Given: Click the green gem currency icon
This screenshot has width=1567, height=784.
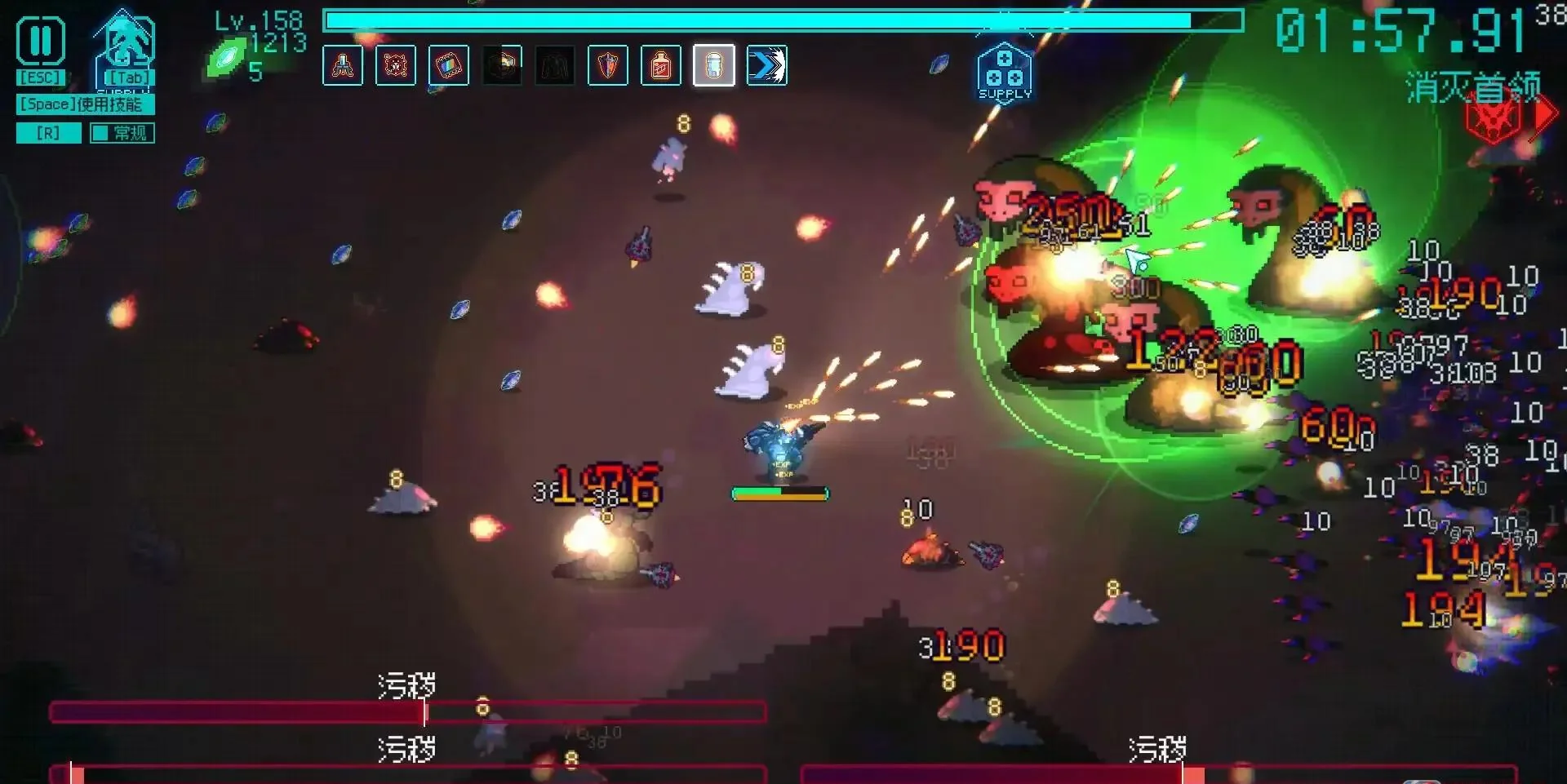Looking at the screenshot, I should click(x=227, y=59).
